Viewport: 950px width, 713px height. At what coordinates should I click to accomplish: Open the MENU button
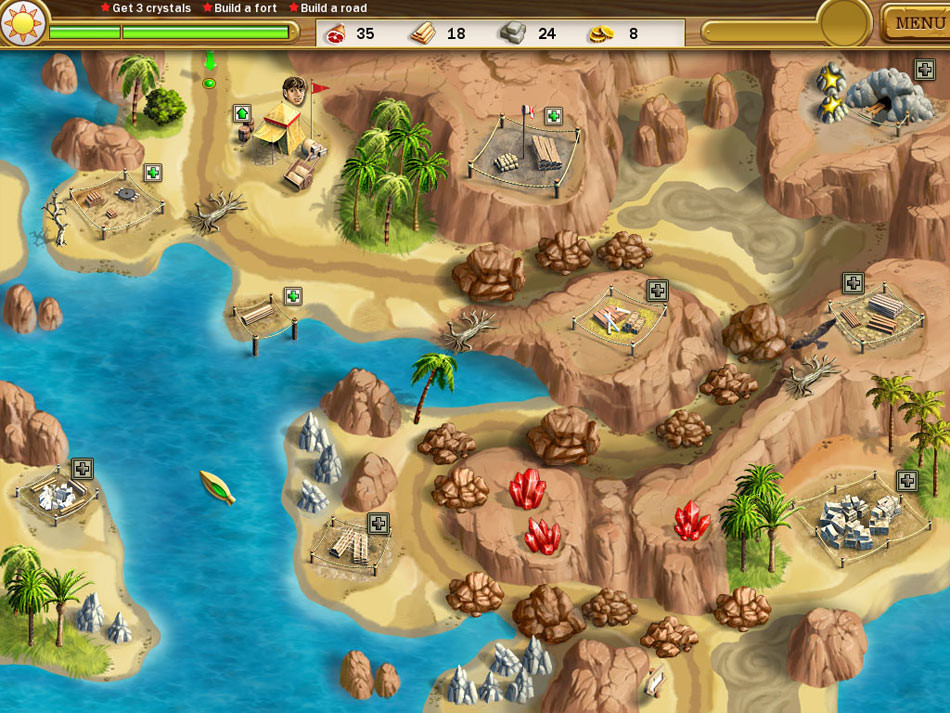tap(918, 23)
